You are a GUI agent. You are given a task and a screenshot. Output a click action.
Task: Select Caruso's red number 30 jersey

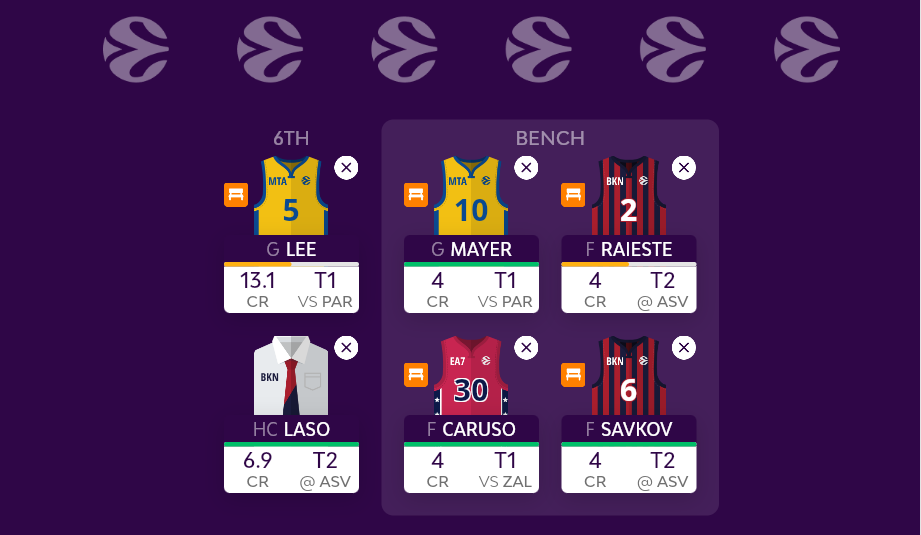(x=471, y=378)
